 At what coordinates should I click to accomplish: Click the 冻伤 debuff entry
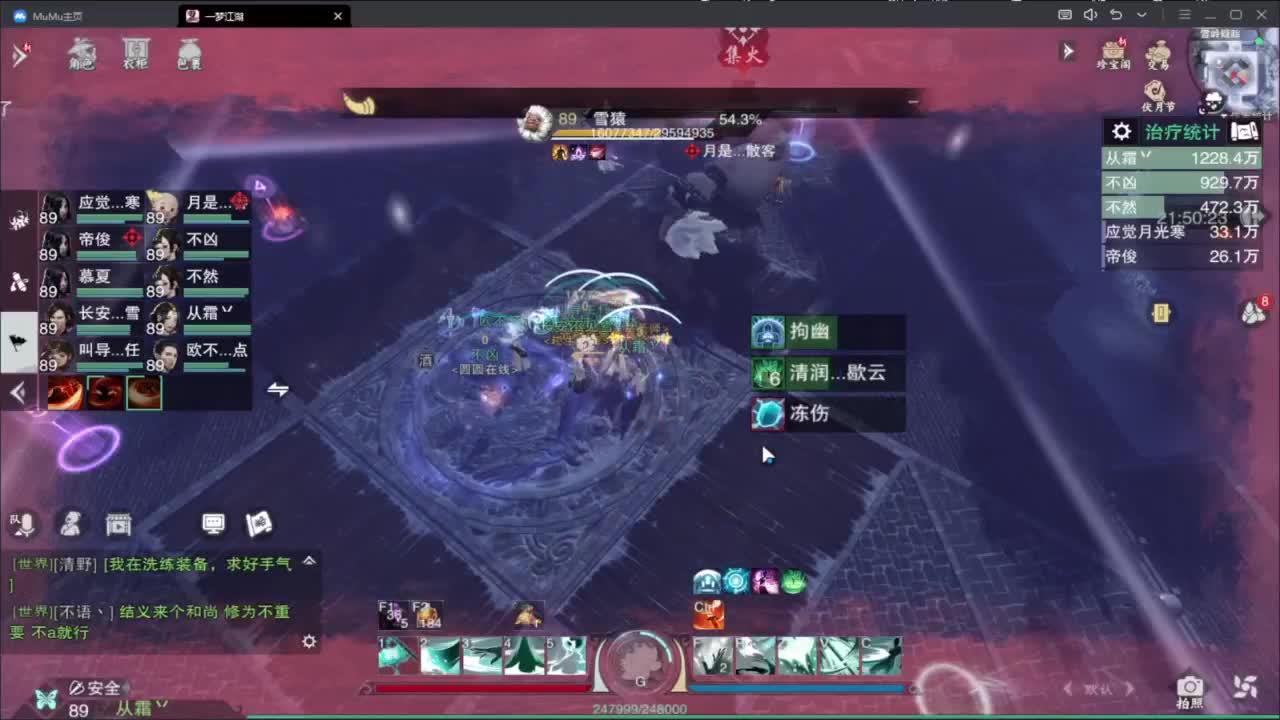click(820, 414)
